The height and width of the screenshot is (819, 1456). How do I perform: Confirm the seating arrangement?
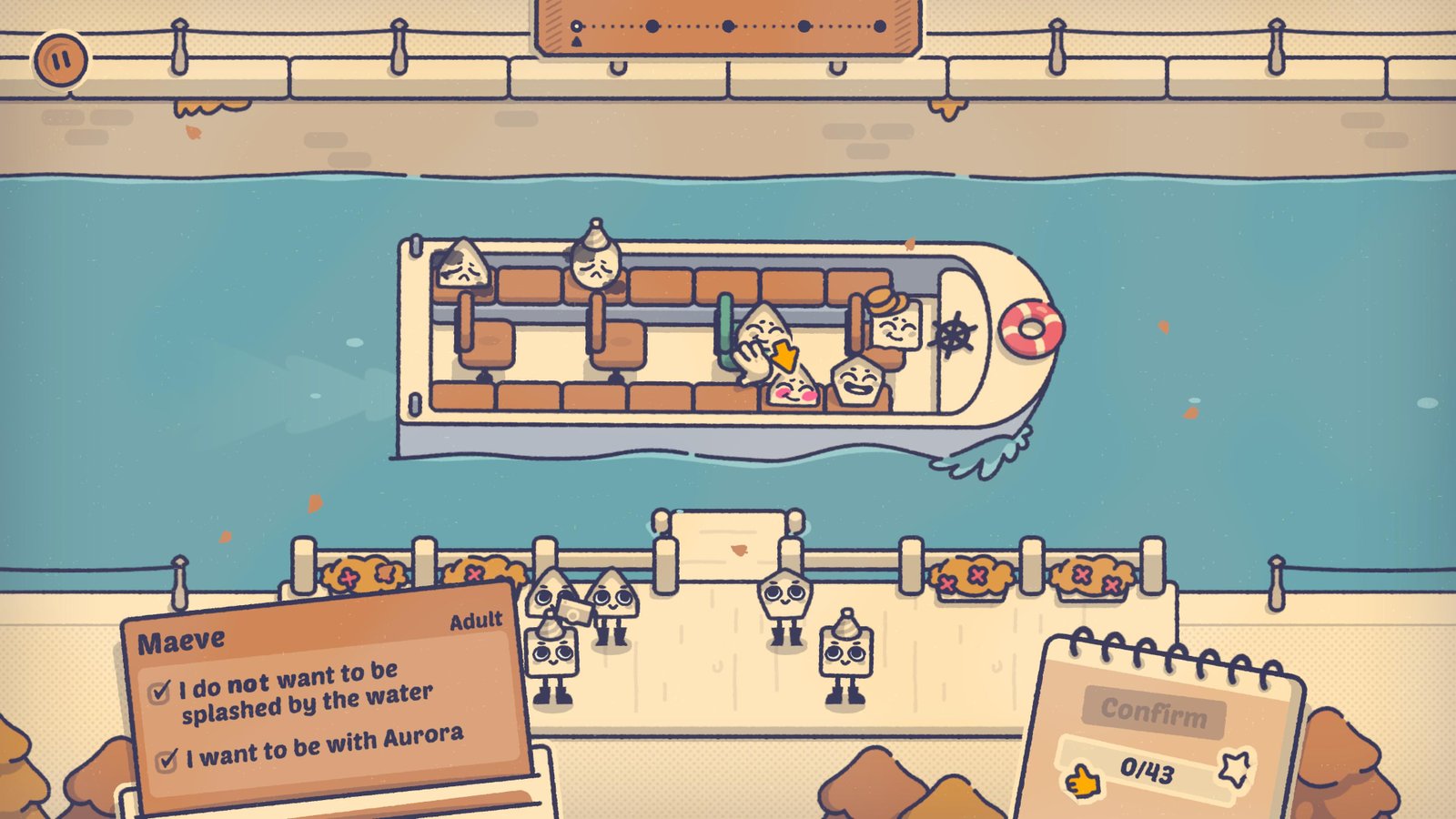pyautogui.click(x=1153, y=711)
